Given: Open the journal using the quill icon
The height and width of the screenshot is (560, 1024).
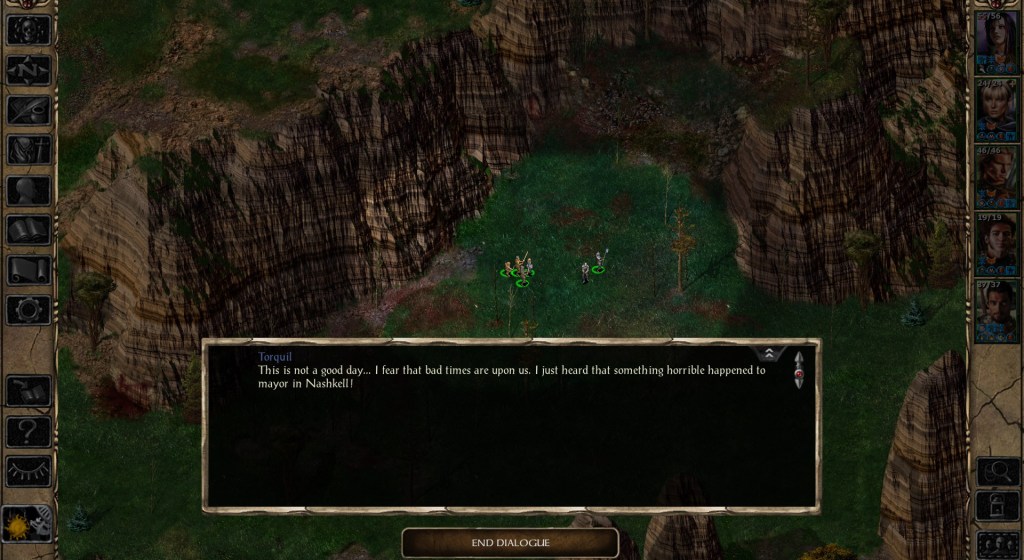Looking at the screenshot, I should click(x=28, y=110).
